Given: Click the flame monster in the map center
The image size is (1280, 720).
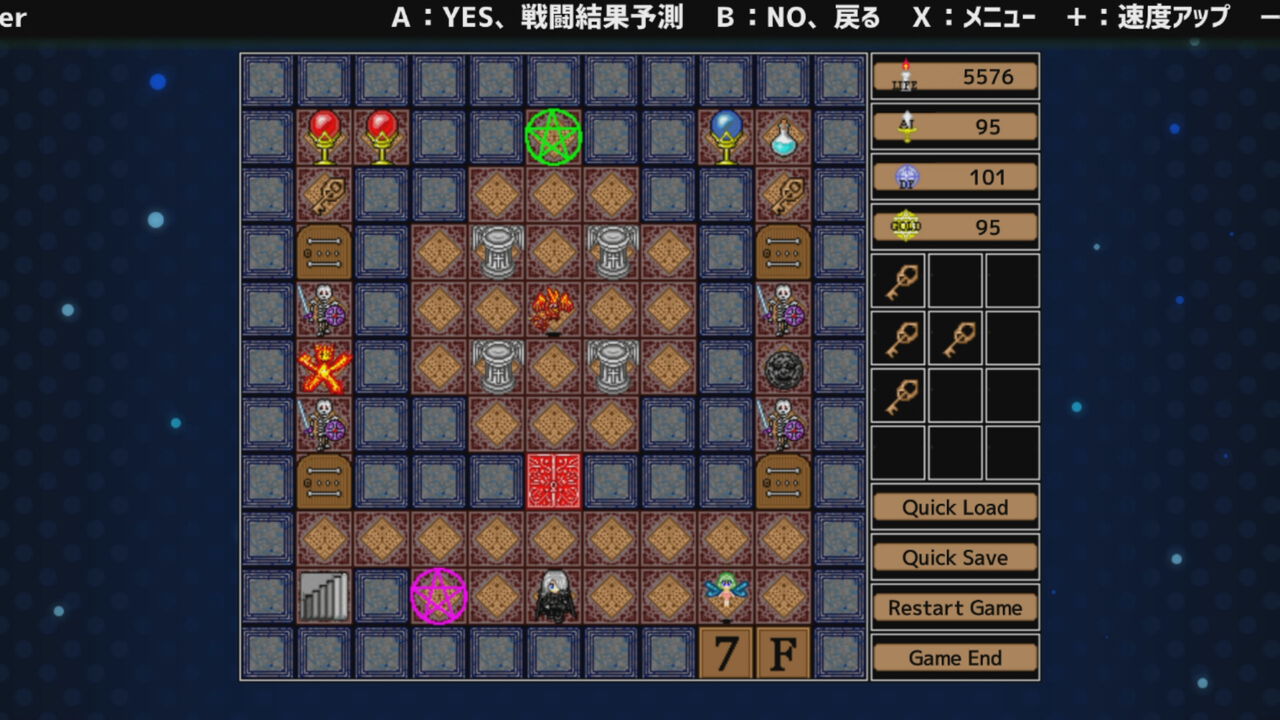Looking at the screenshot, I should pos(554,309).
